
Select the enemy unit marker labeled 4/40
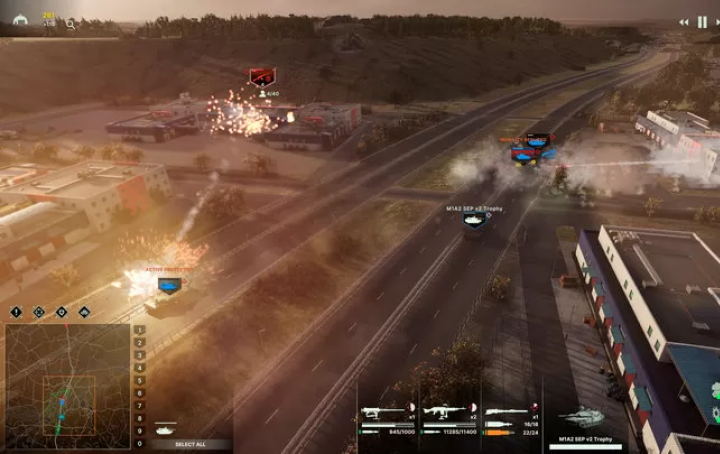[262, 77]
